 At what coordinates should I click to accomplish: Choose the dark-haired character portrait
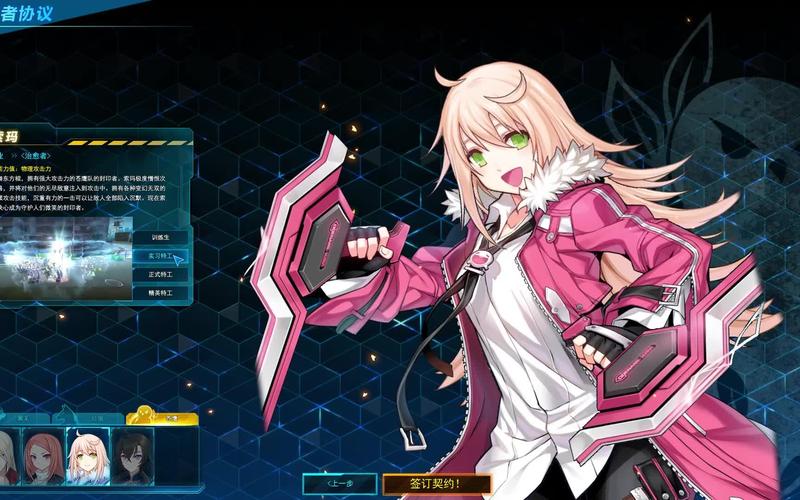[132, 457]
